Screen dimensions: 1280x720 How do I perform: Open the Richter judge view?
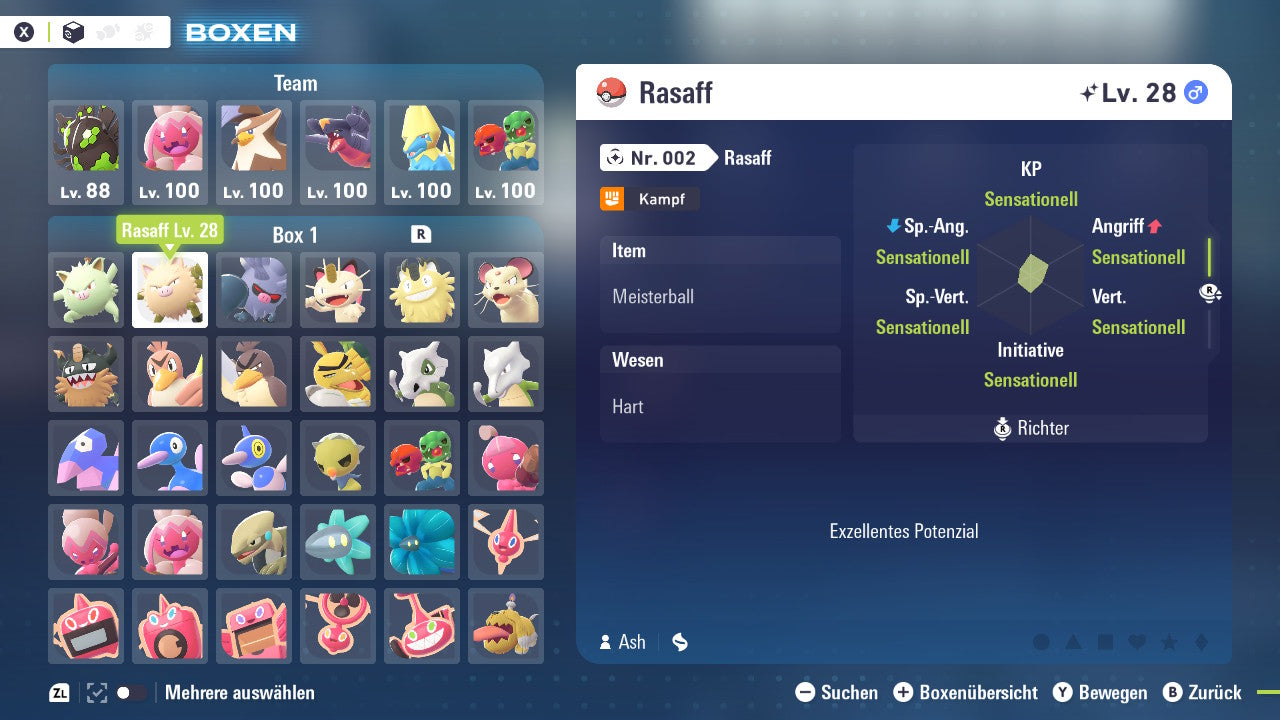coord(1031,428)
